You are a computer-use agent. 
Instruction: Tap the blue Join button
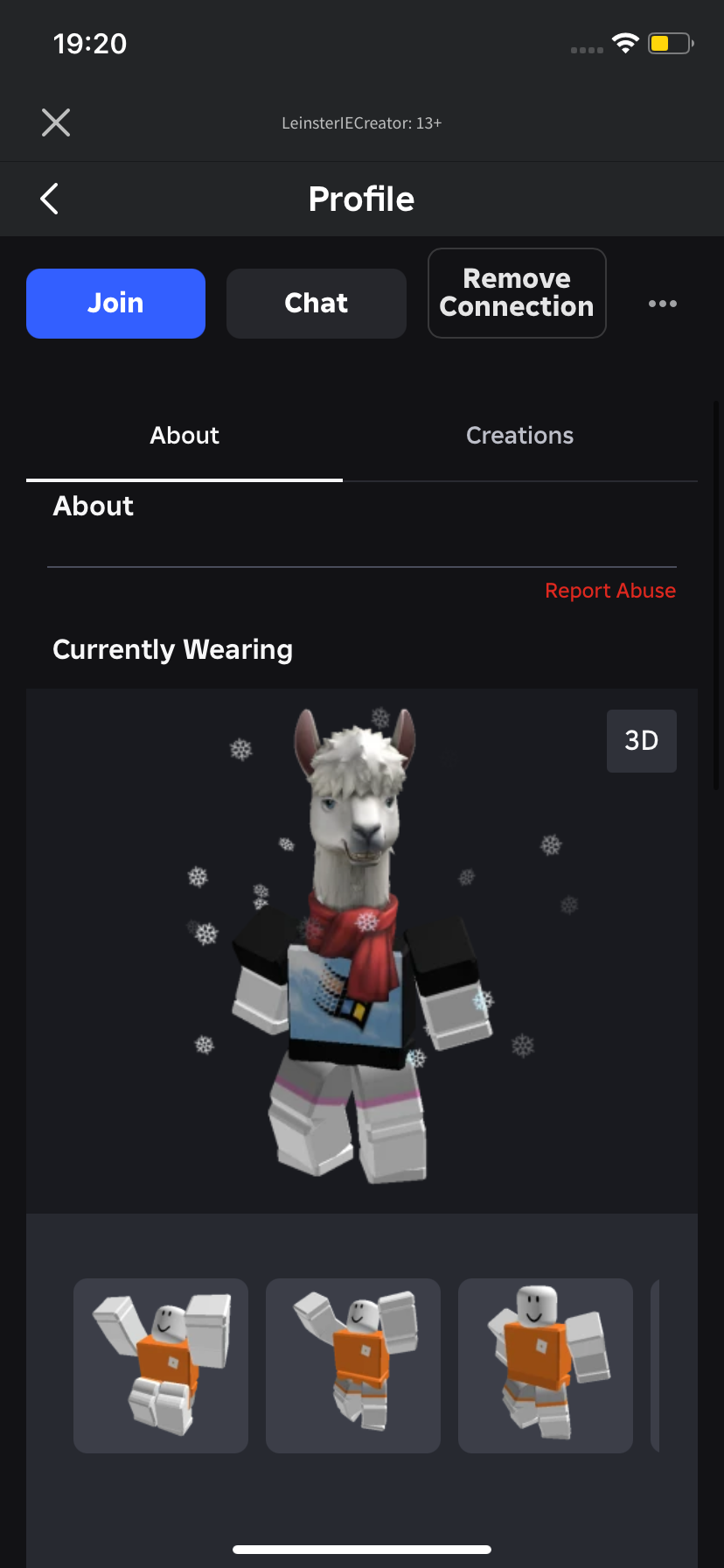pyautogui.click(x=115, y=303)
